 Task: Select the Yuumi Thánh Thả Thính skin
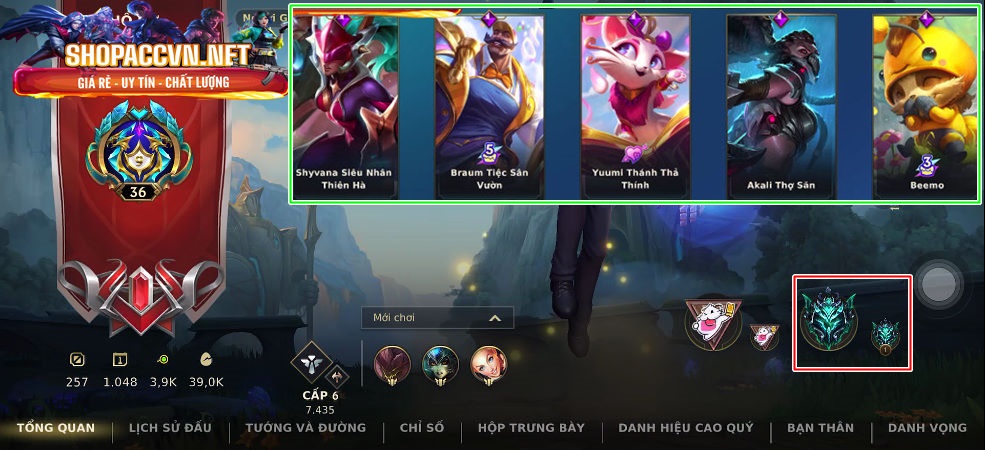click(x=635, y=105)
